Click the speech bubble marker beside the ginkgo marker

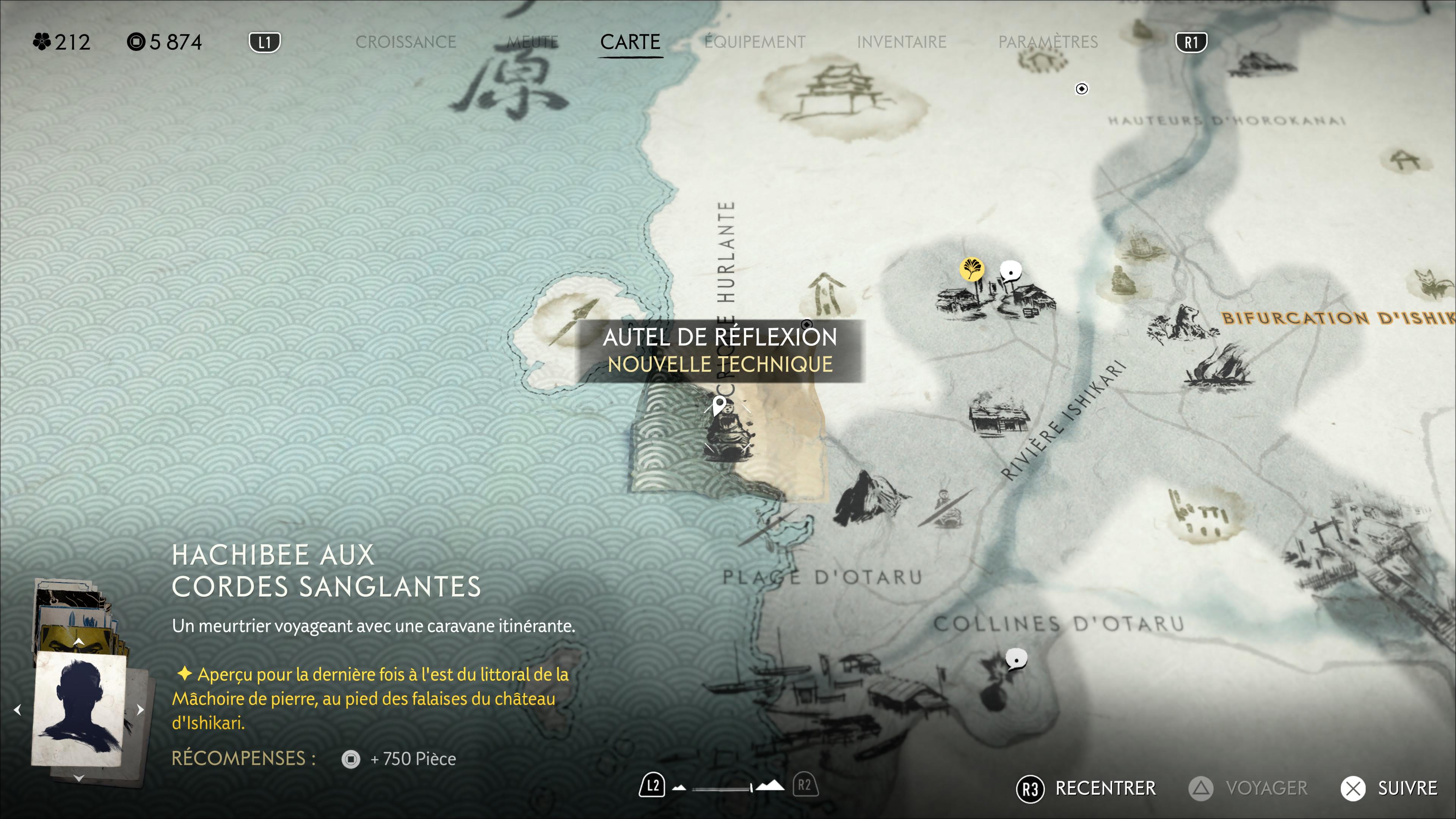1010,271
